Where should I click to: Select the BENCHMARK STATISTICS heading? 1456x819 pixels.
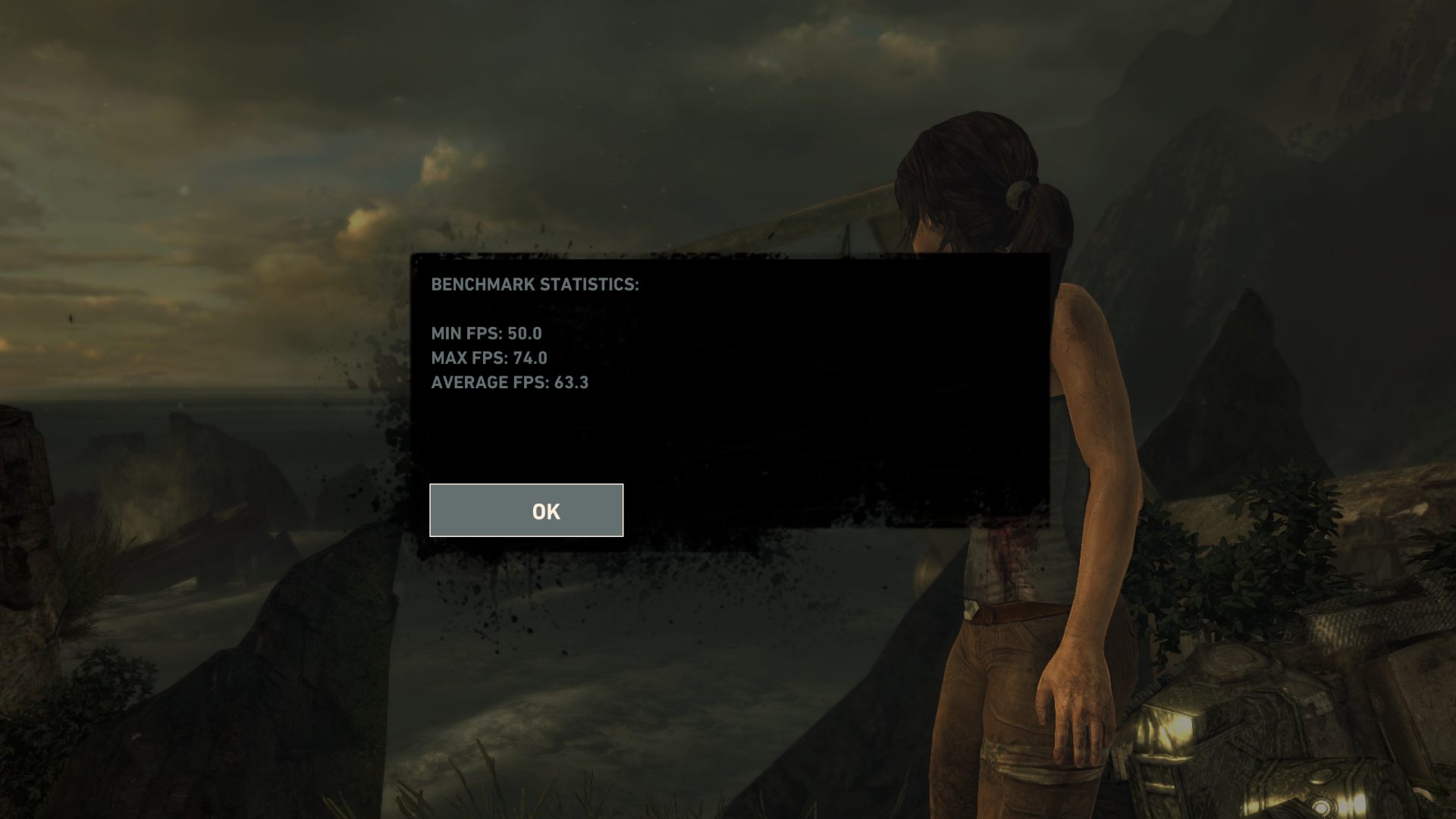pyautogui.click(x=535, y=285)
